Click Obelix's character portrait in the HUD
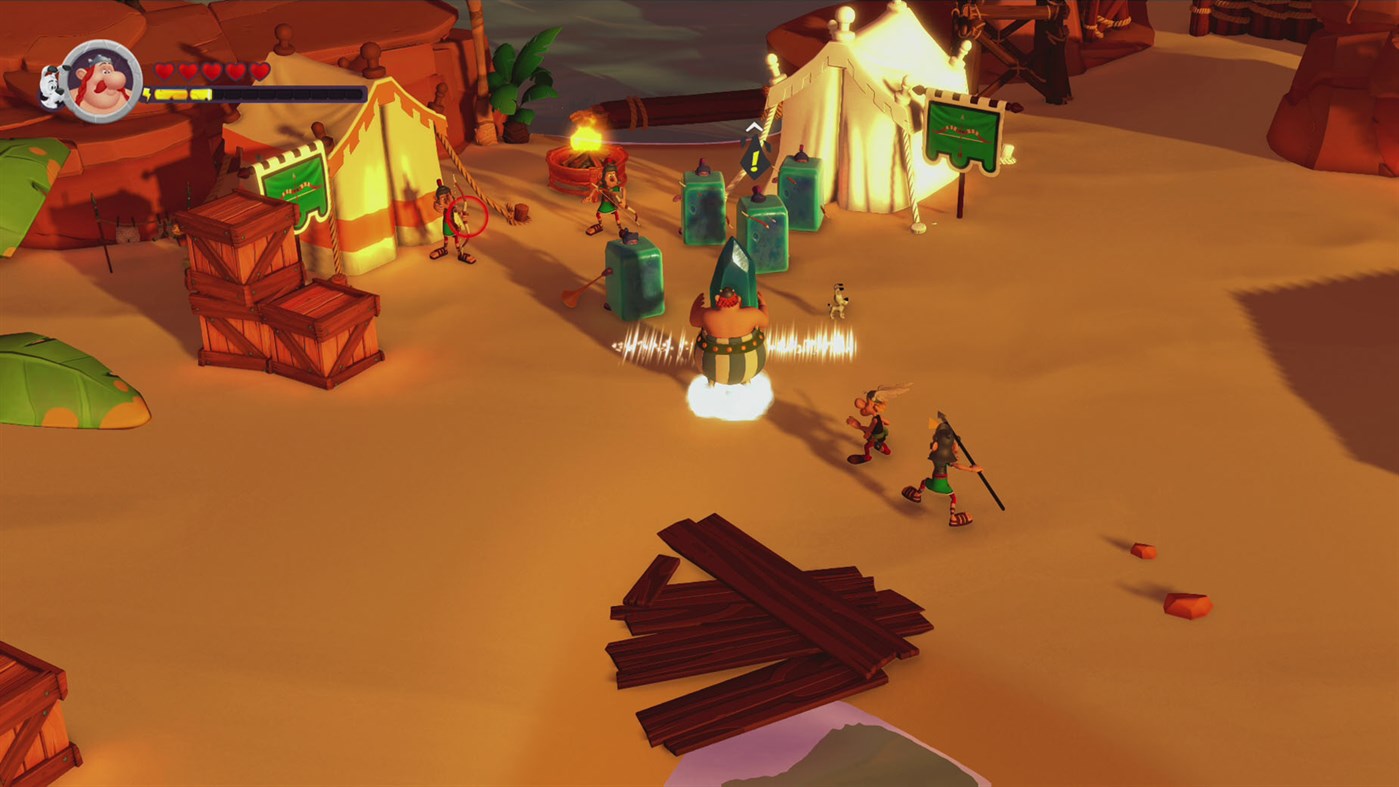Viewport: 1399px width, 787px height. pos(100,81)
